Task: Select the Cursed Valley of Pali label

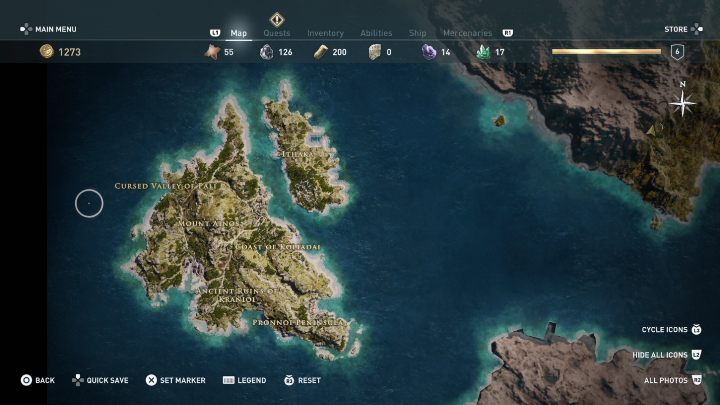Action: tap(165, 186)
